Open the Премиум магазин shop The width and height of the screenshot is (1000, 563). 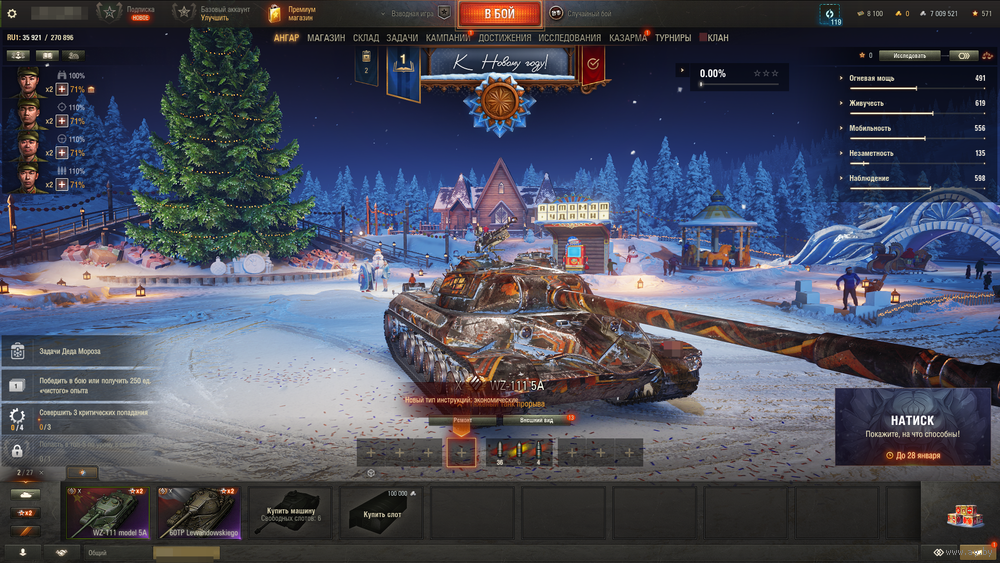(292, 13)
